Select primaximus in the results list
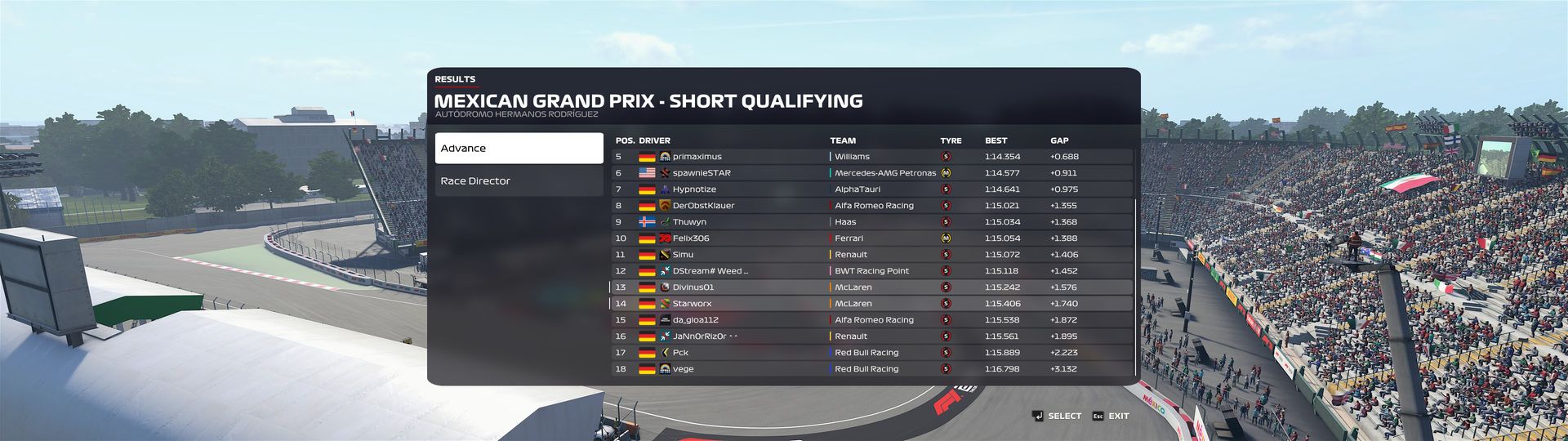 871,157
